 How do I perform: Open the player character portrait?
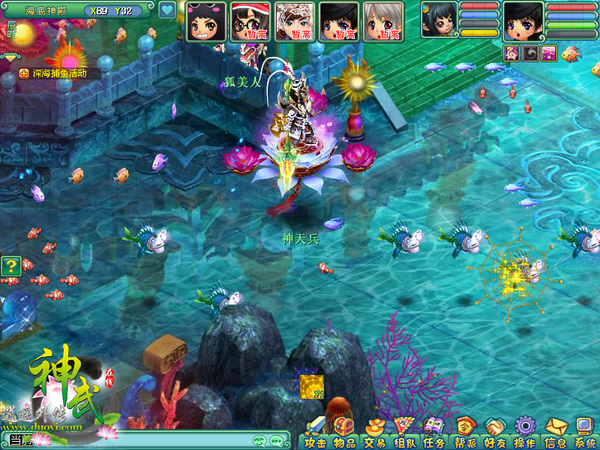523,19
